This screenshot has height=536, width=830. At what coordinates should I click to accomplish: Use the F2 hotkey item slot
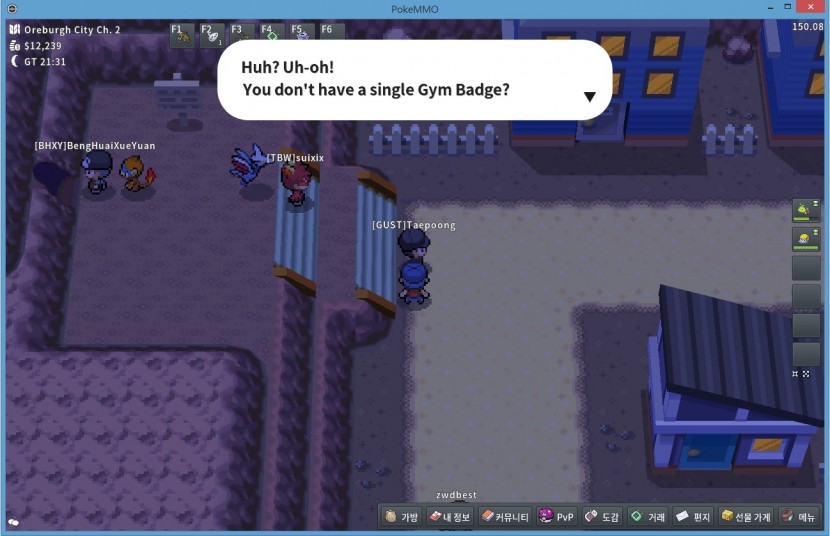tap(212, 35)
